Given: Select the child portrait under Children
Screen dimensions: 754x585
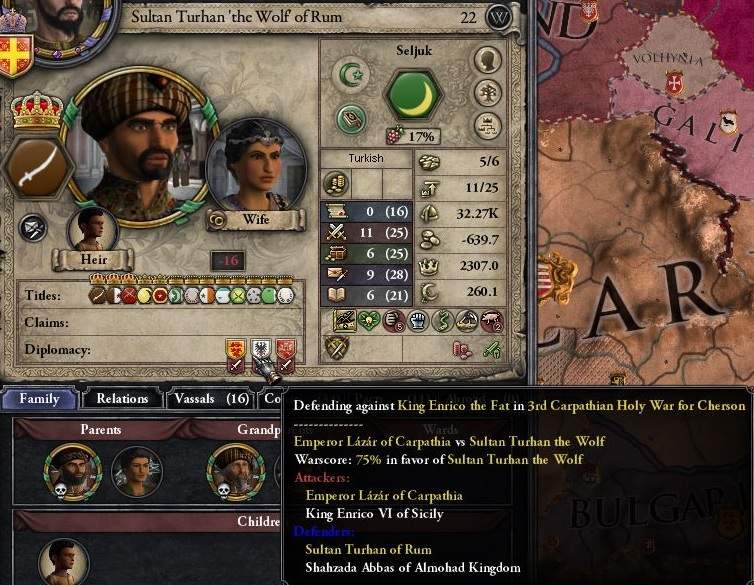Looking at the screenshot, I should [63, 562].
